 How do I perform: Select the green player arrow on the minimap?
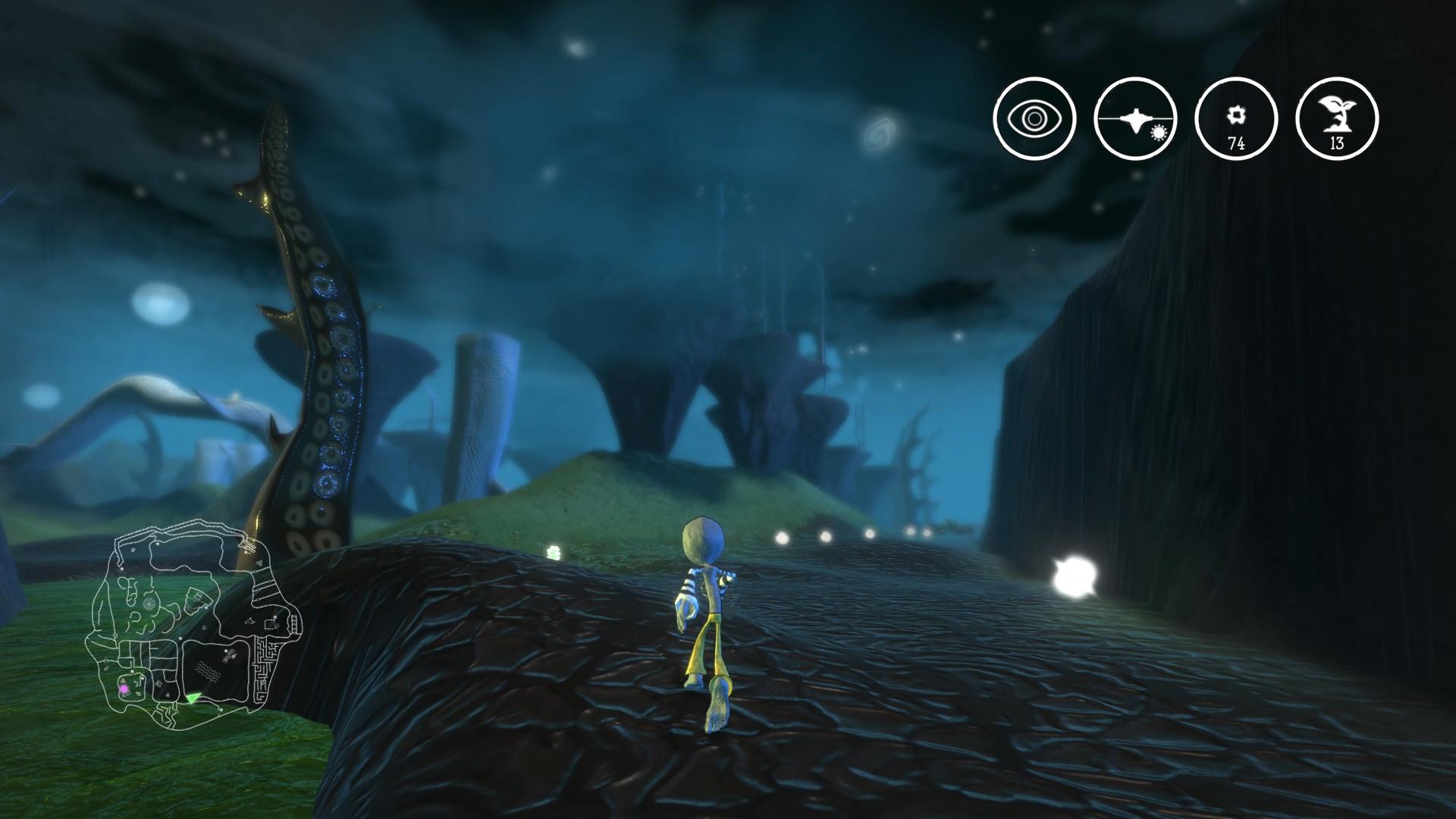[x=193, y=698]
